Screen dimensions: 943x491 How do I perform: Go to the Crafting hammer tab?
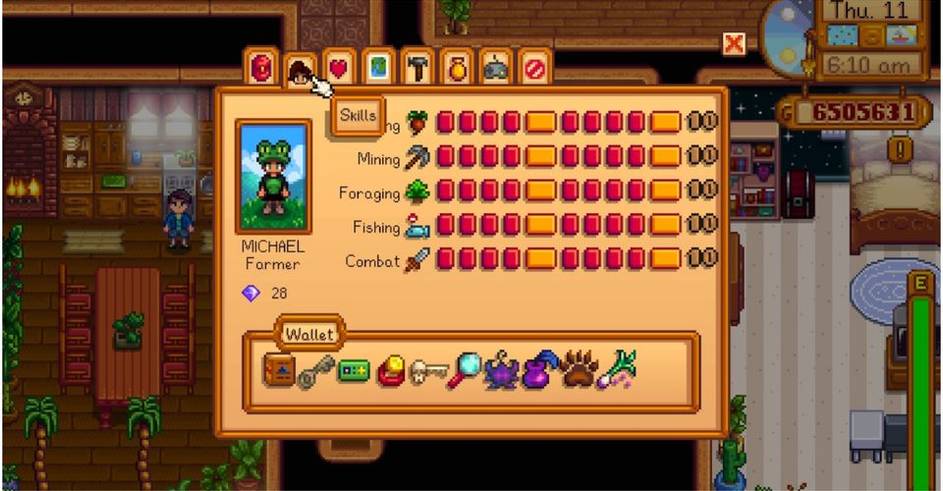point(416,69)
